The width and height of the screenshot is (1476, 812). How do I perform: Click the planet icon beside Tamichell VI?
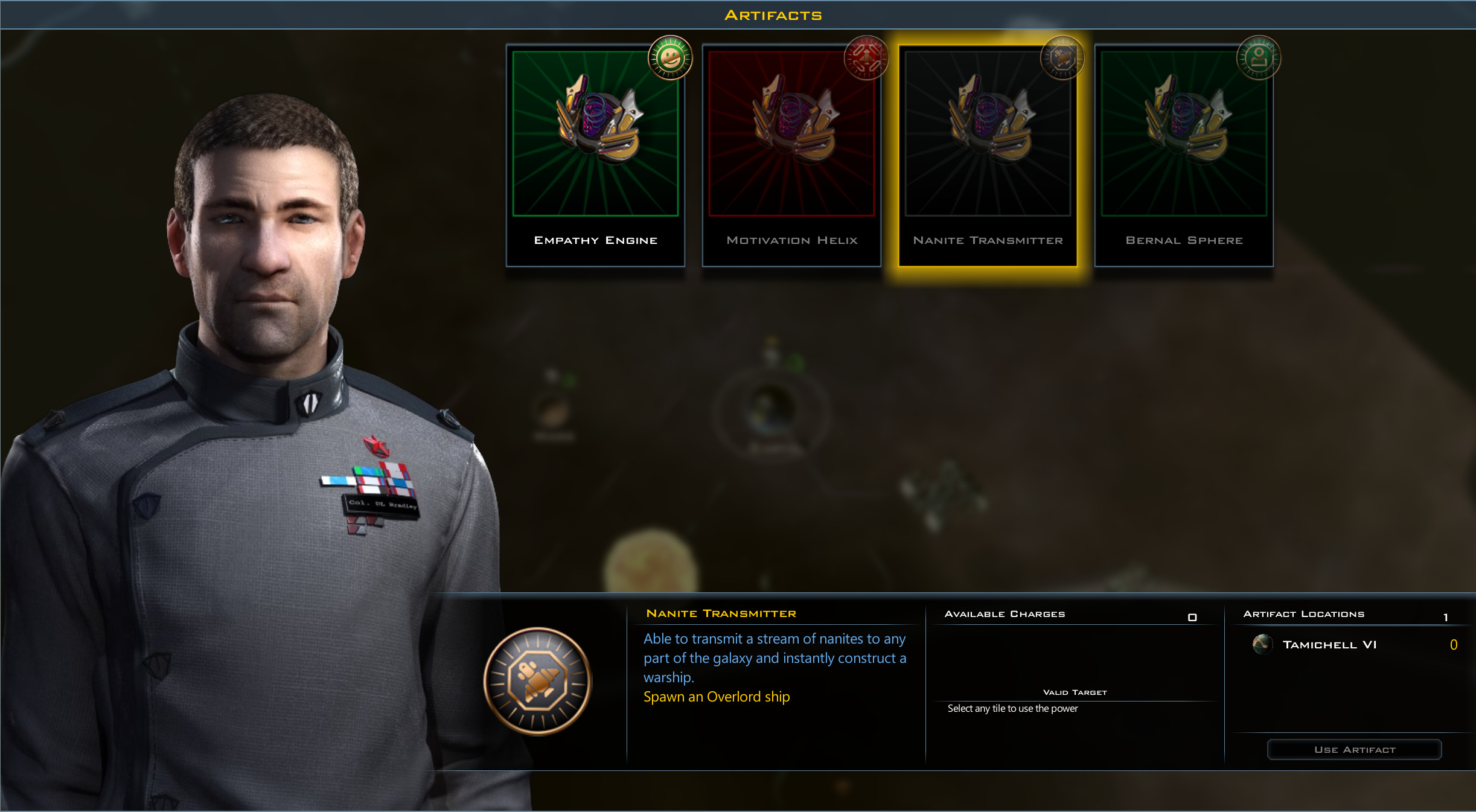1263,644
